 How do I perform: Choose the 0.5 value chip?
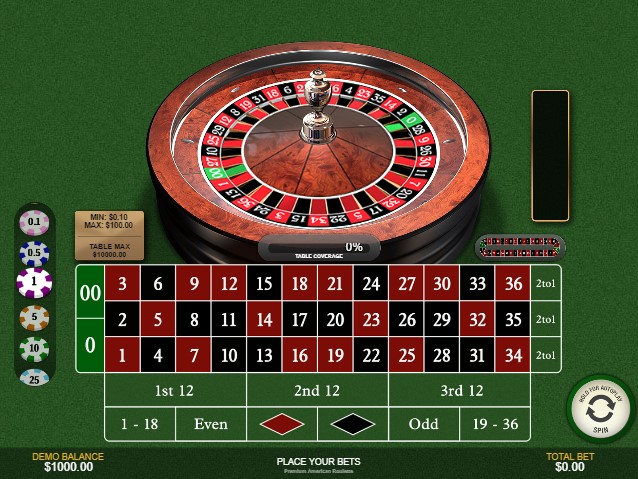[35, 252]
